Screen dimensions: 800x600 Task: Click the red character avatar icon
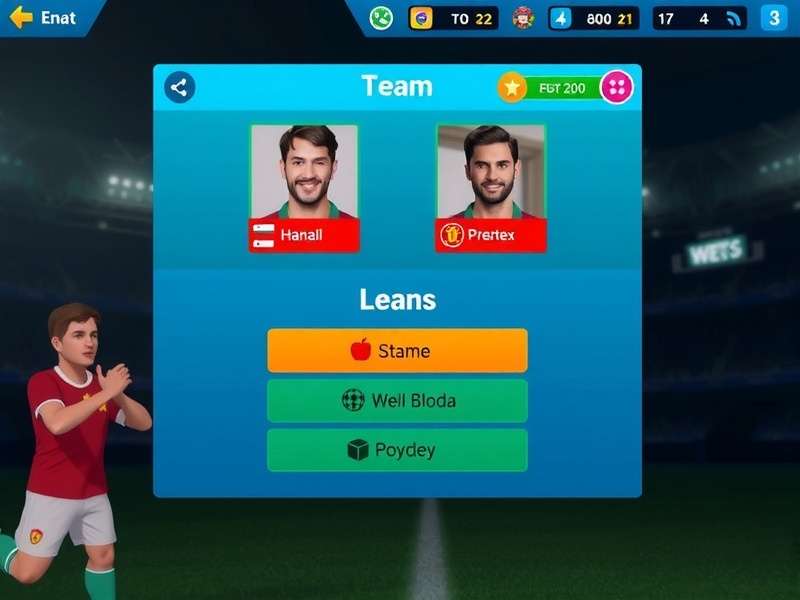tap(523, 18)
